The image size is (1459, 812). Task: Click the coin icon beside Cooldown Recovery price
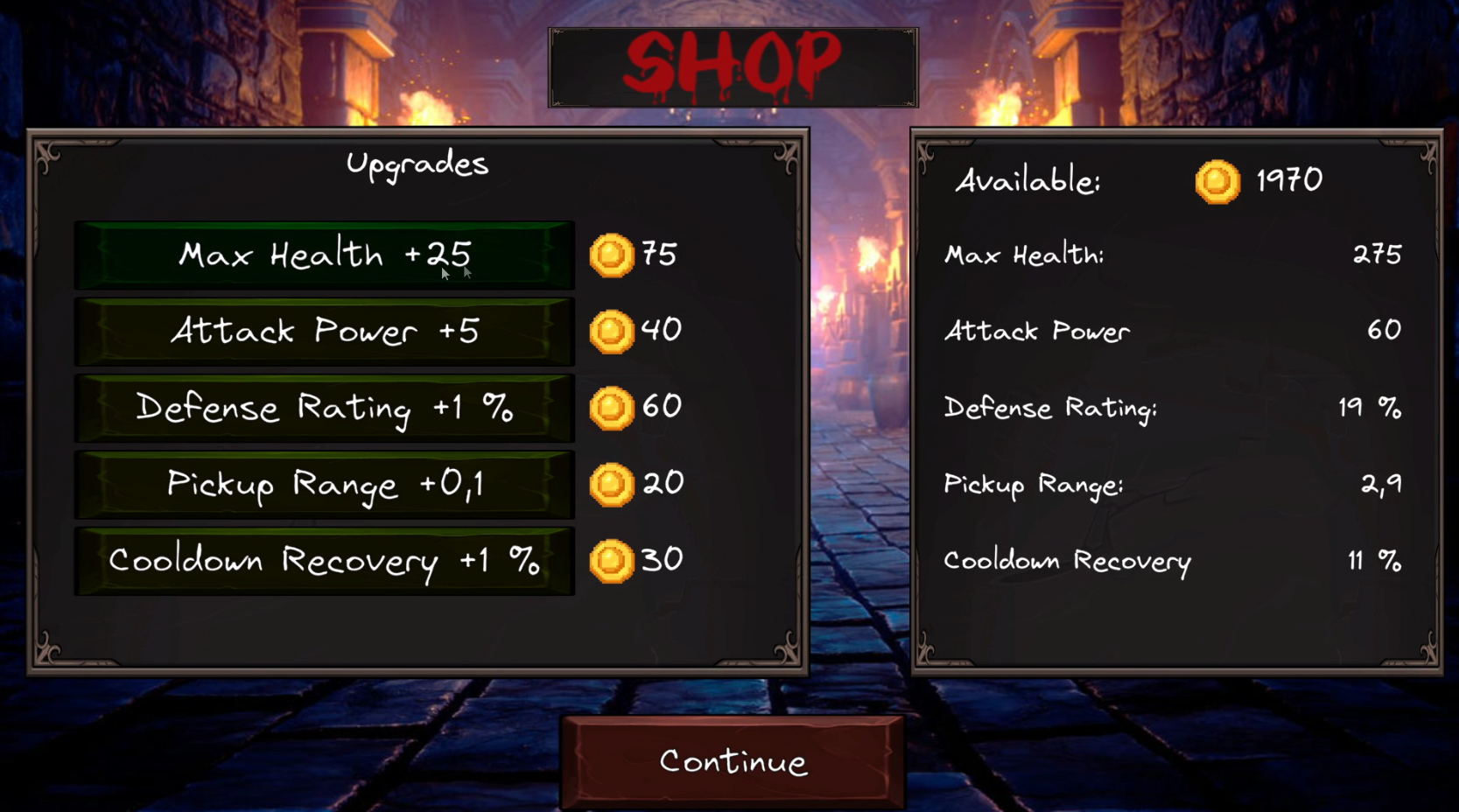[613, 558]
